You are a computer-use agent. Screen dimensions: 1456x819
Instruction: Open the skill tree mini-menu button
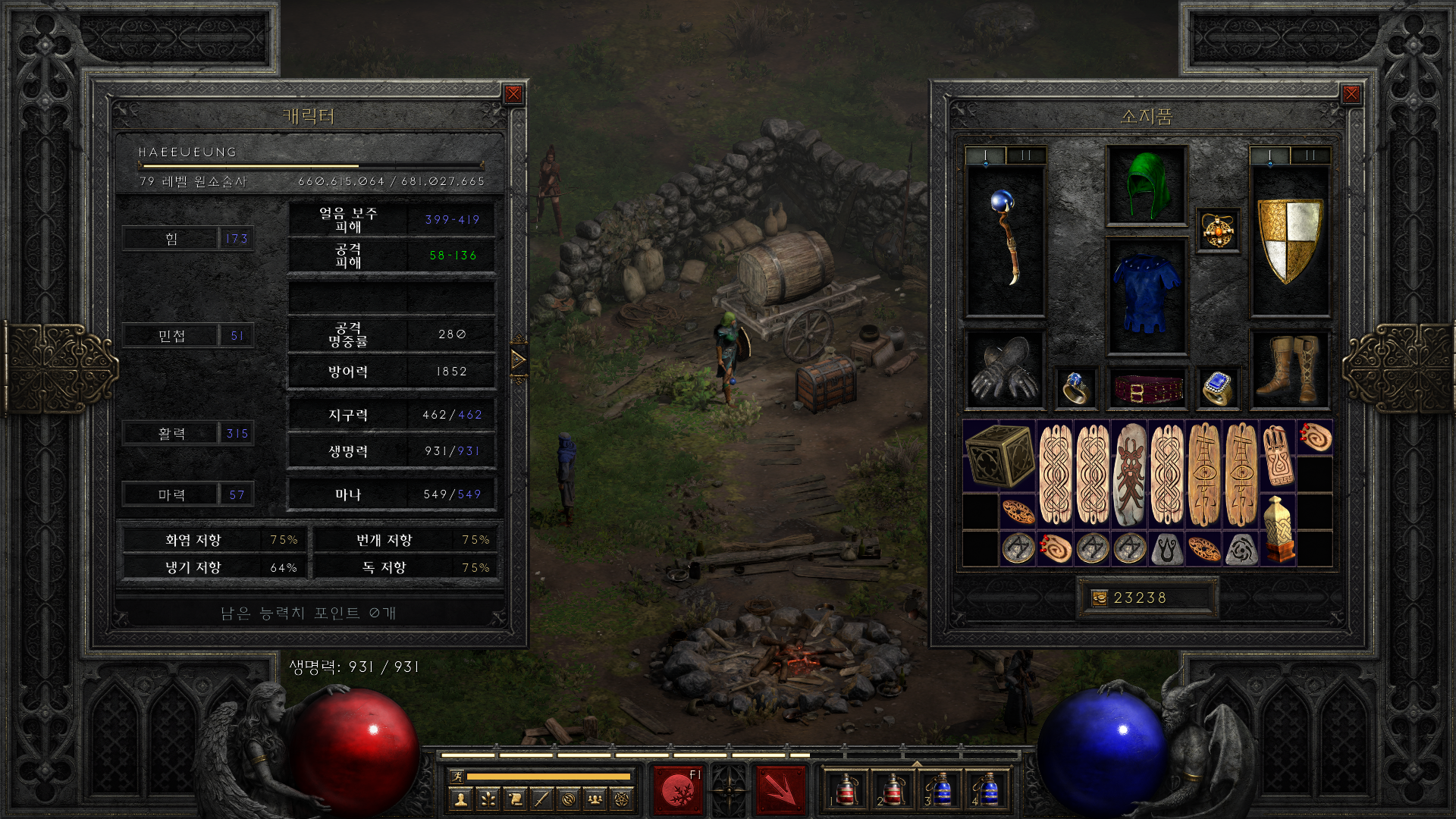(x=488, y=799)
